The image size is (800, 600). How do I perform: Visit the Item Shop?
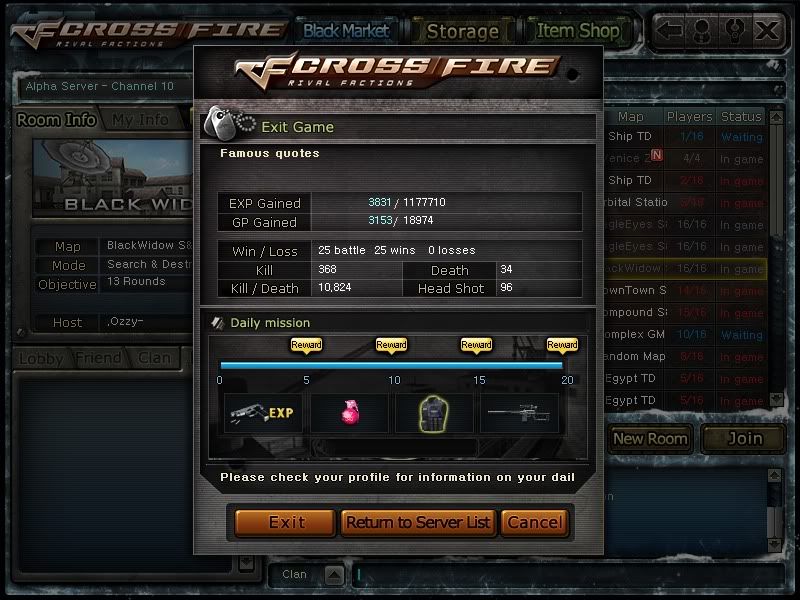click(x=577, y=30)
